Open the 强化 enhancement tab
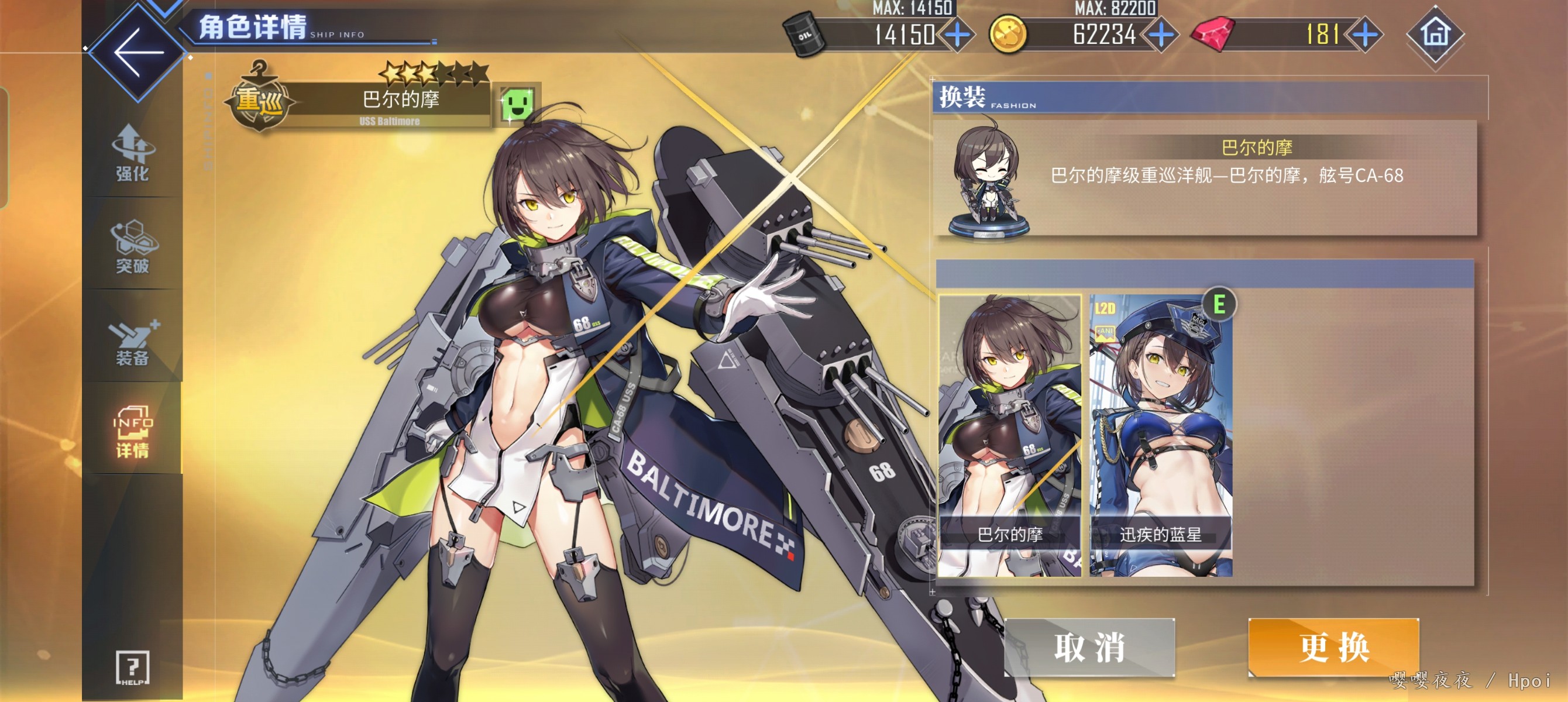This screenshot has height=702, width=1568. point(132,153)
